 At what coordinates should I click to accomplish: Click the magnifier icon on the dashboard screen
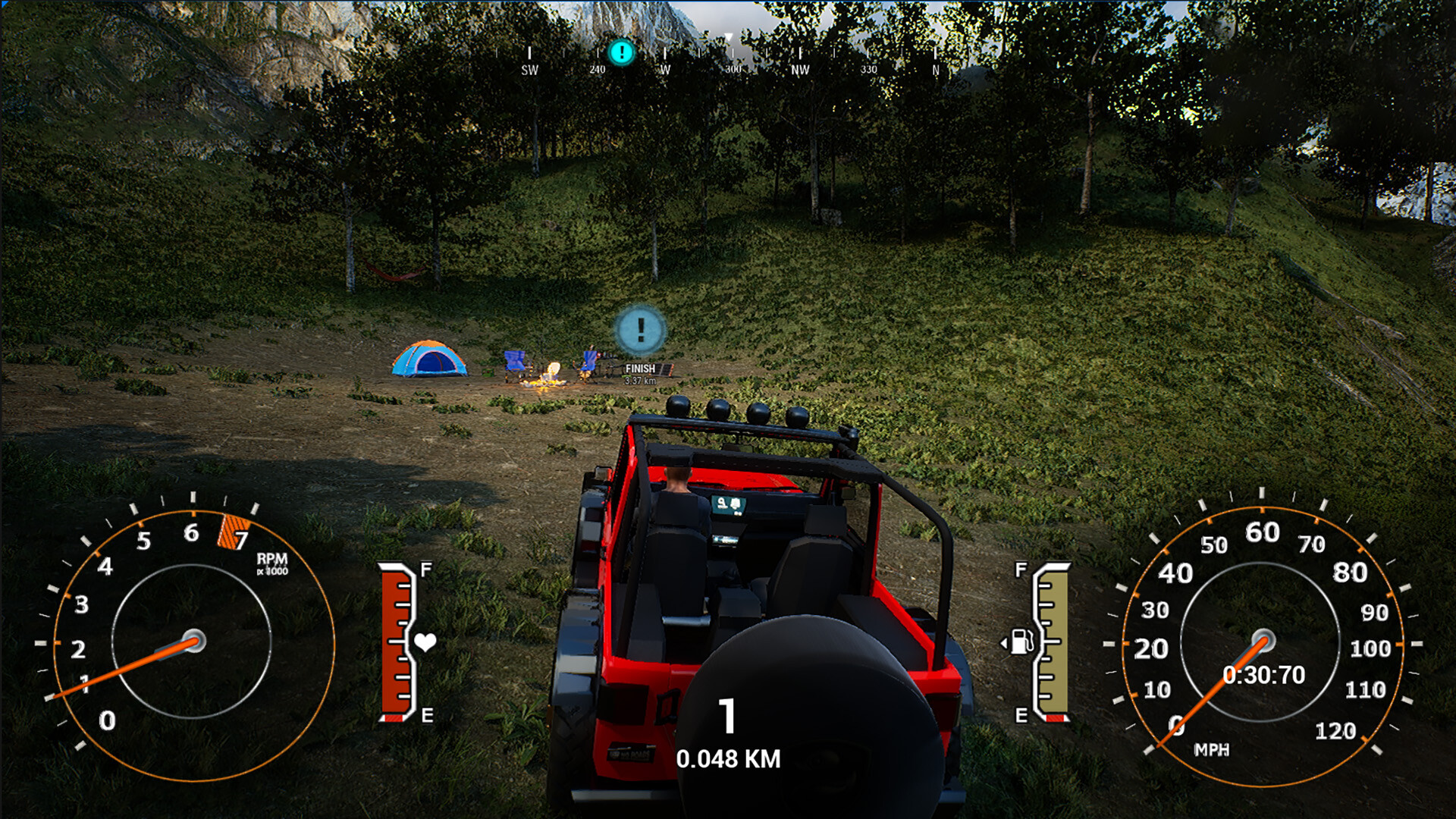(721, 503)
